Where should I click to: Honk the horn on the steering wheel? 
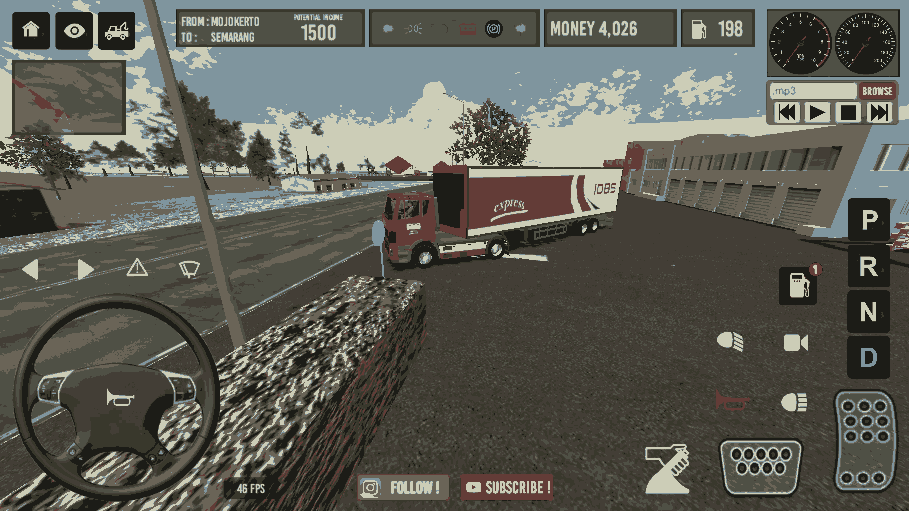117,398
